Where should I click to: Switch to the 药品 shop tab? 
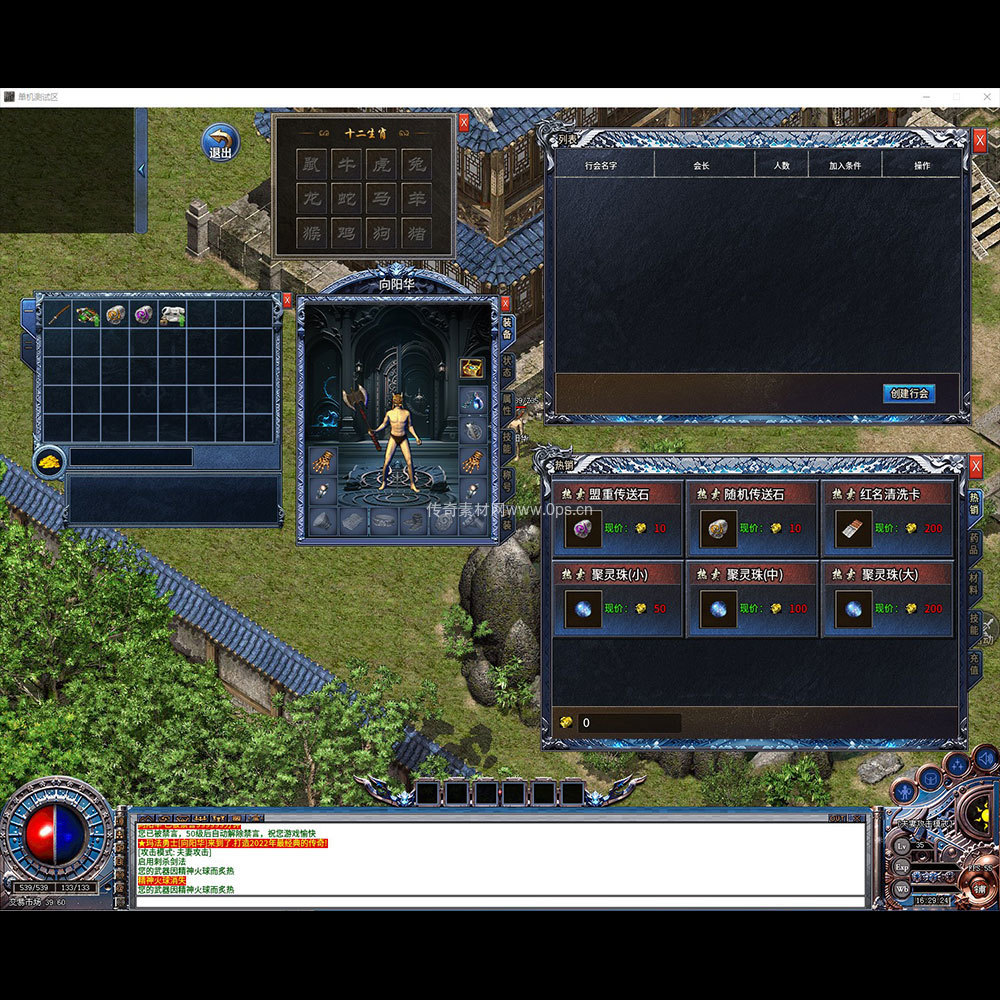975,546
